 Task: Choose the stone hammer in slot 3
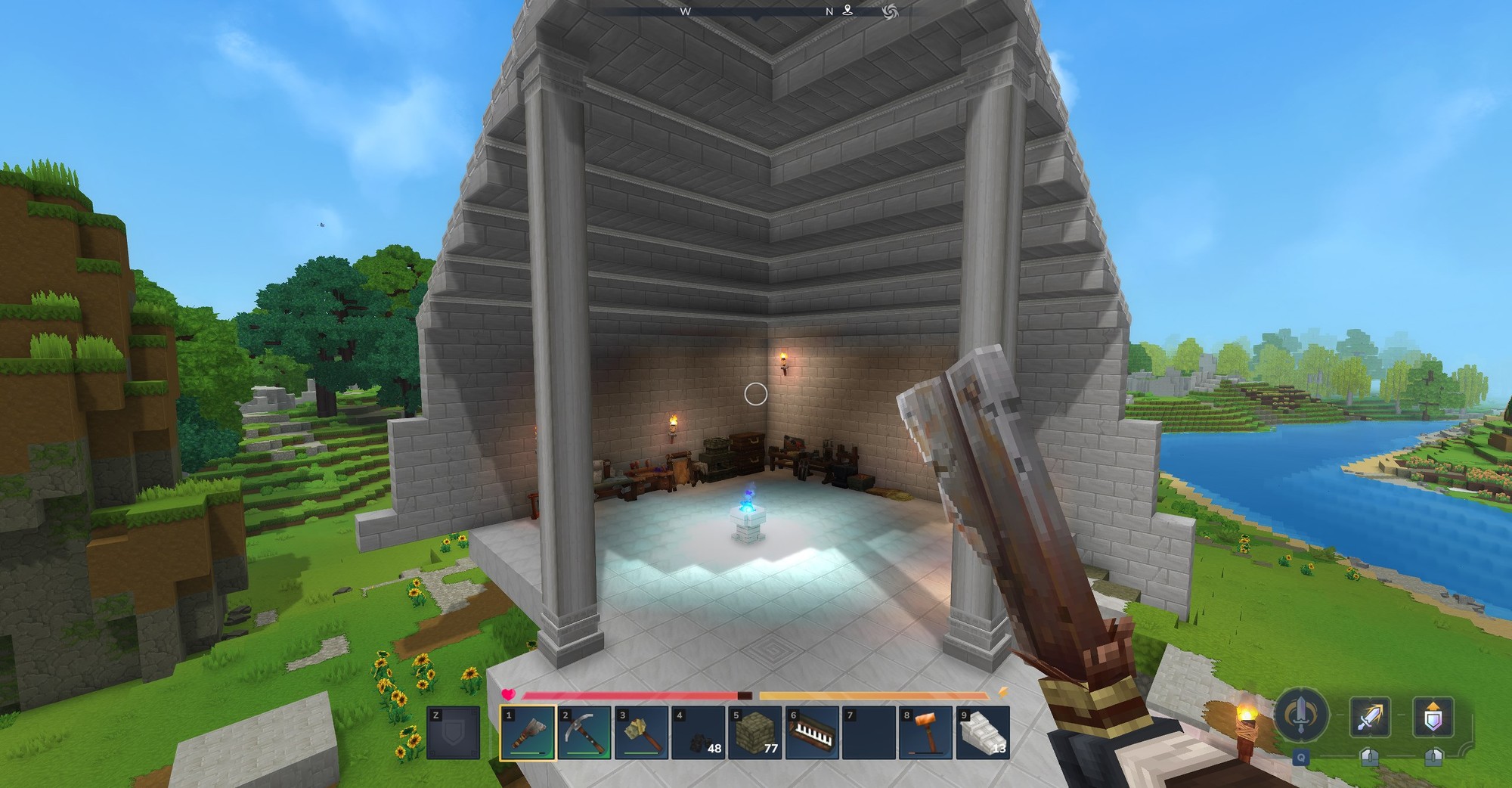pyautogui.click(x=641, y=733)
